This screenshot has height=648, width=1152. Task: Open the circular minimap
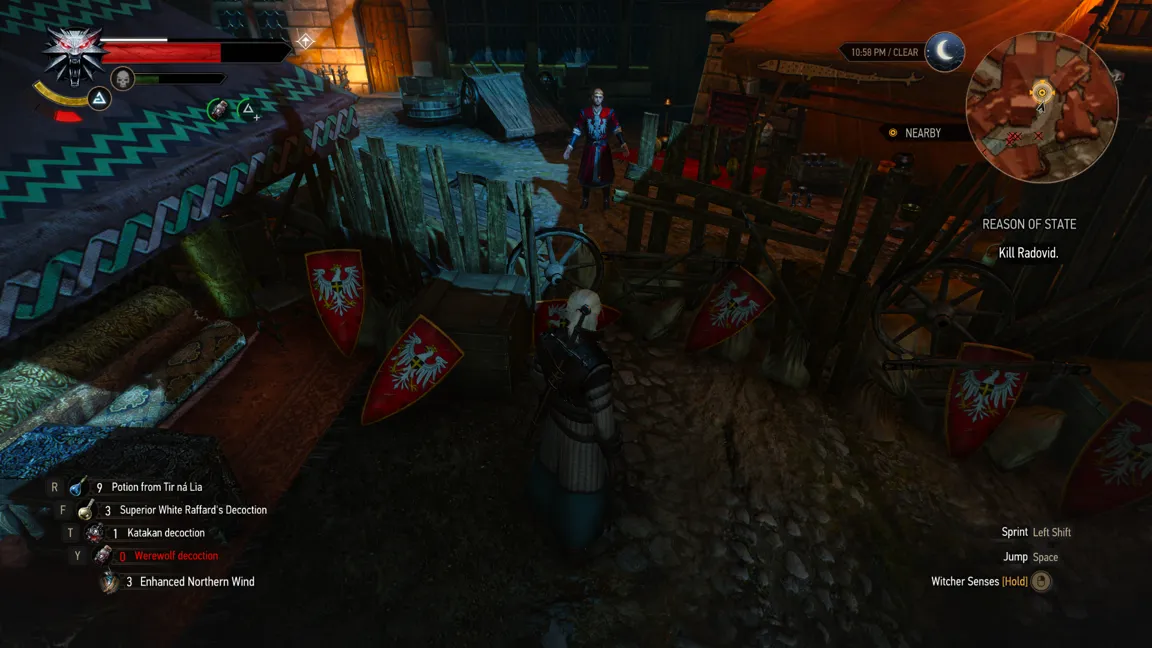[x=1041, y=107]
